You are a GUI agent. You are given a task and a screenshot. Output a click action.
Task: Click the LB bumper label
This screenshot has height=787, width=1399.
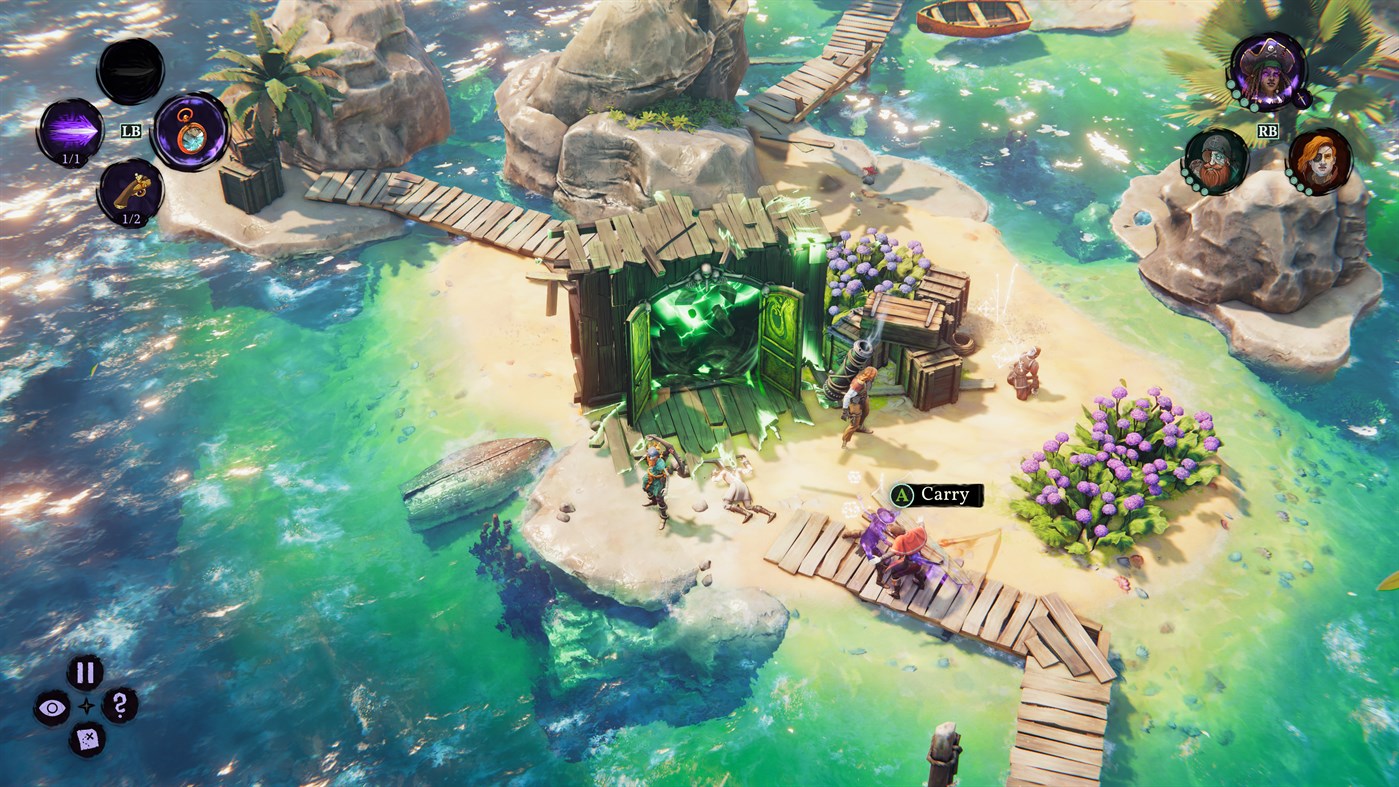click(130, 130)
